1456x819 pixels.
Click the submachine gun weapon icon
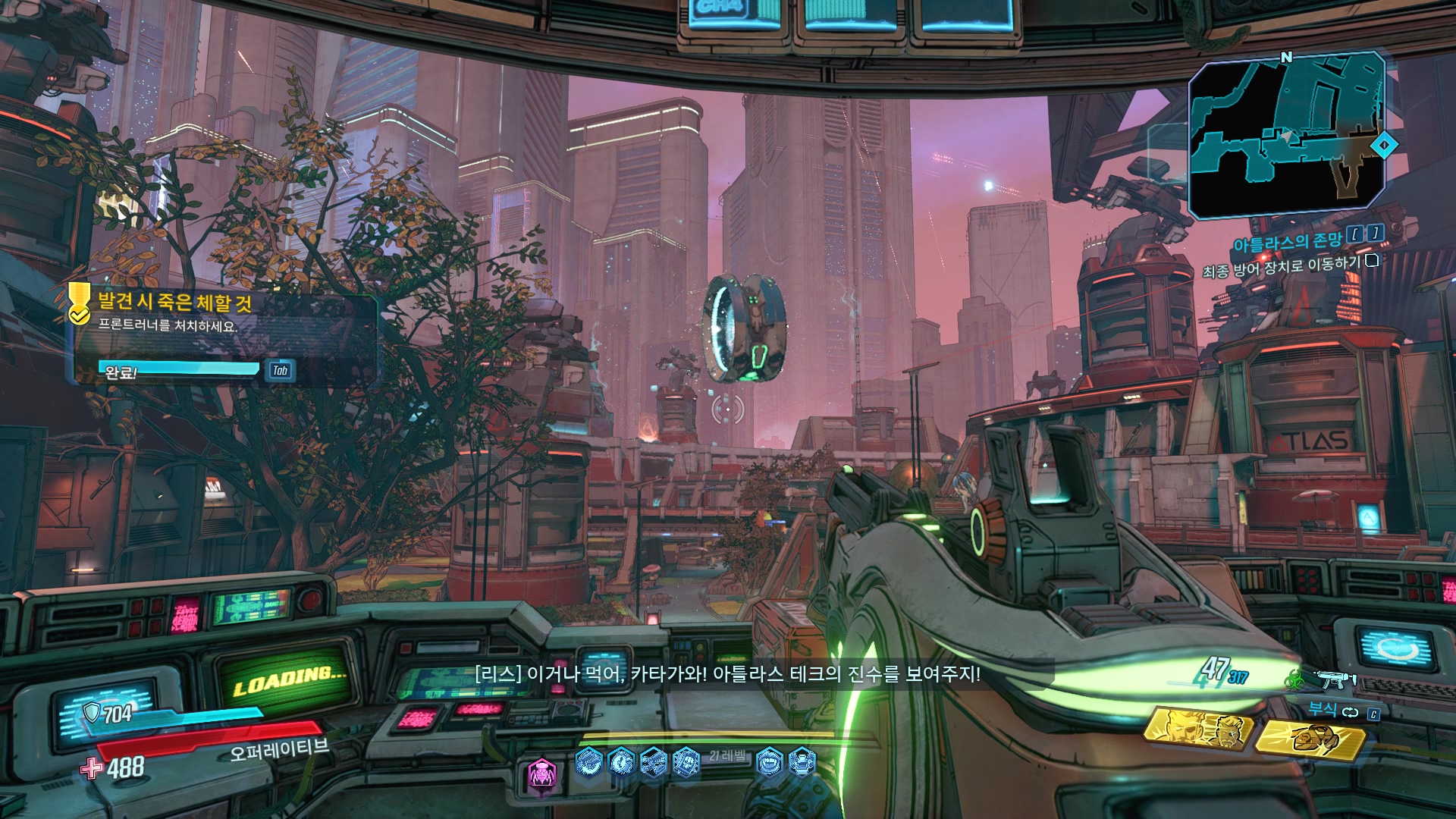pyautogui.click(x=1336, y=678)
